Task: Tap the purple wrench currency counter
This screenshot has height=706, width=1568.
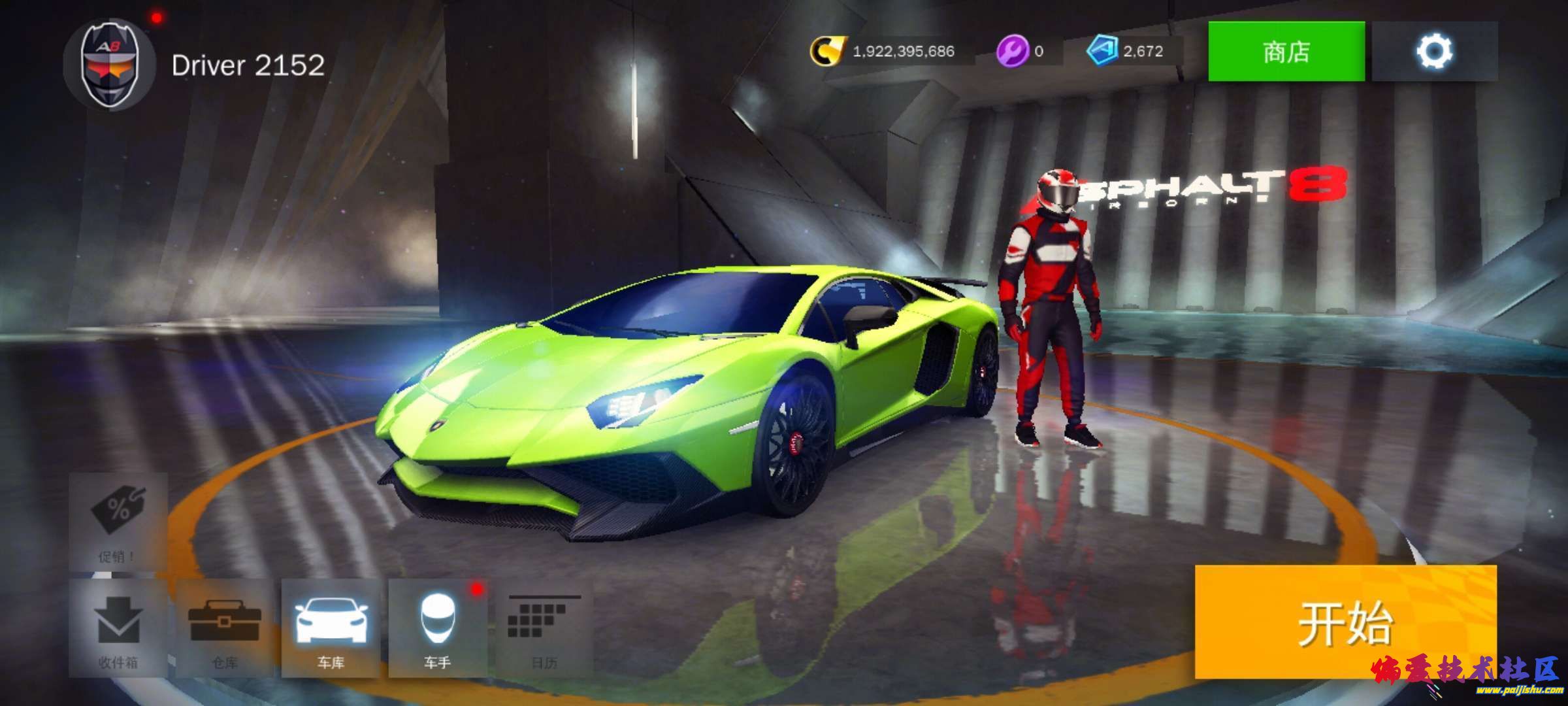Action: (x=1021, y=51)
